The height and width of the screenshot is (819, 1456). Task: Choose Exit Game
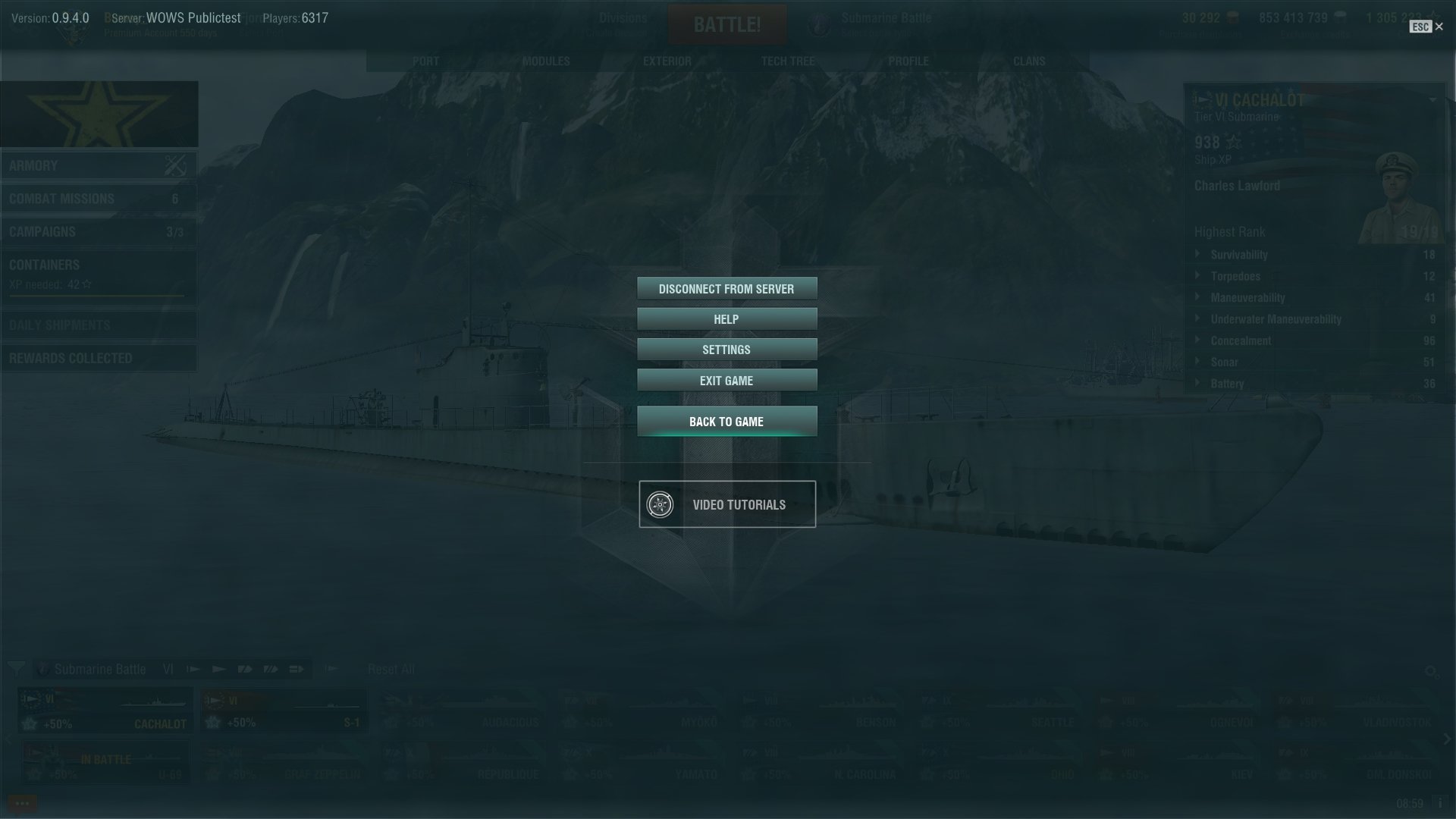pos(726,381)
